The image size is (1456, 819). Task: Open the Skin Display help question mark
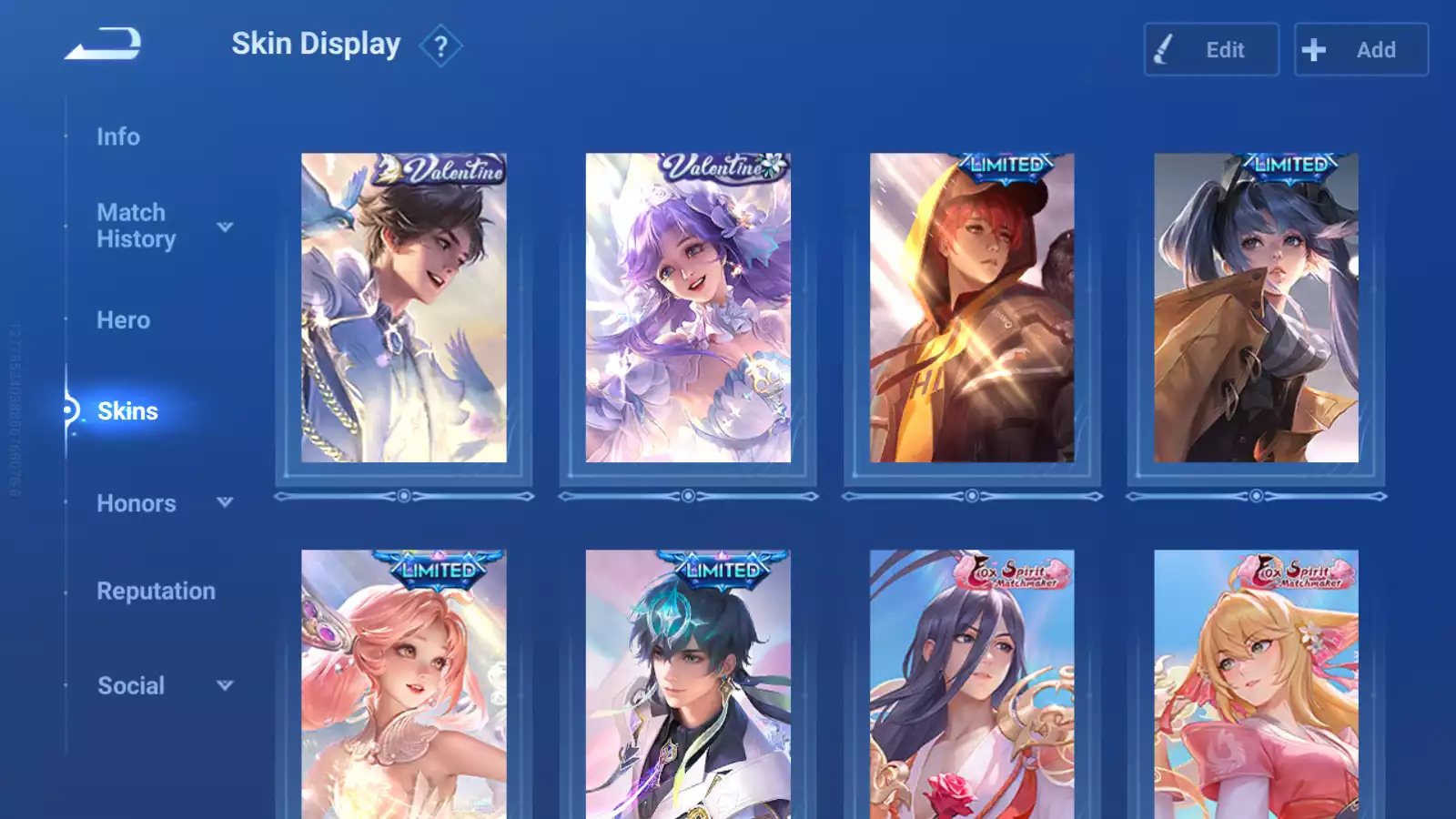(440, 45)
